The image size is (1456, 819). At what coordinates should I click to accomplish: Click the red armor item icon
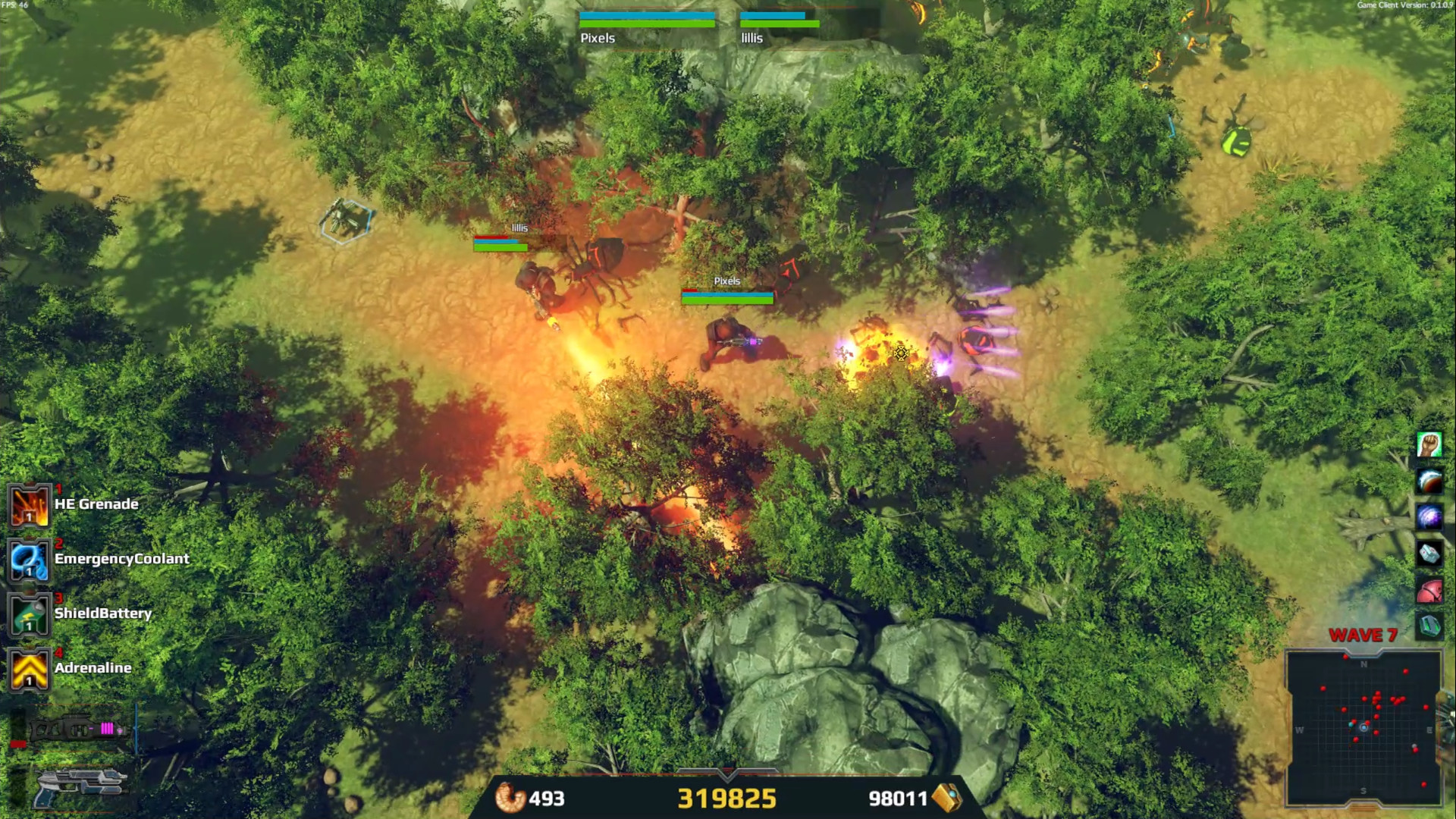tap(1429, 589)
